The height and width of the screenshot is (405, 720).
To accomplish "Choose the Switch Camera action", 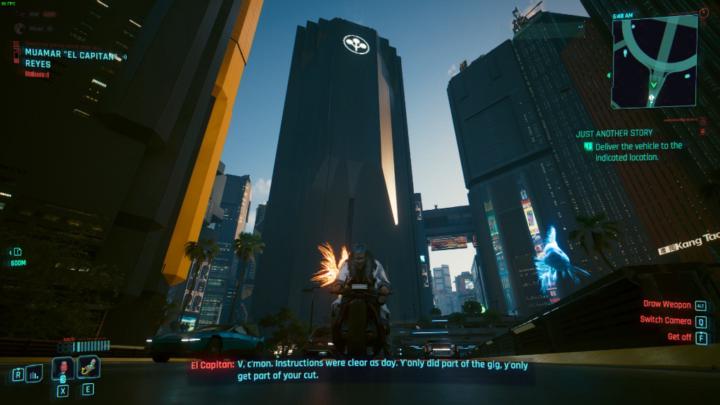I will pos(665,320).
